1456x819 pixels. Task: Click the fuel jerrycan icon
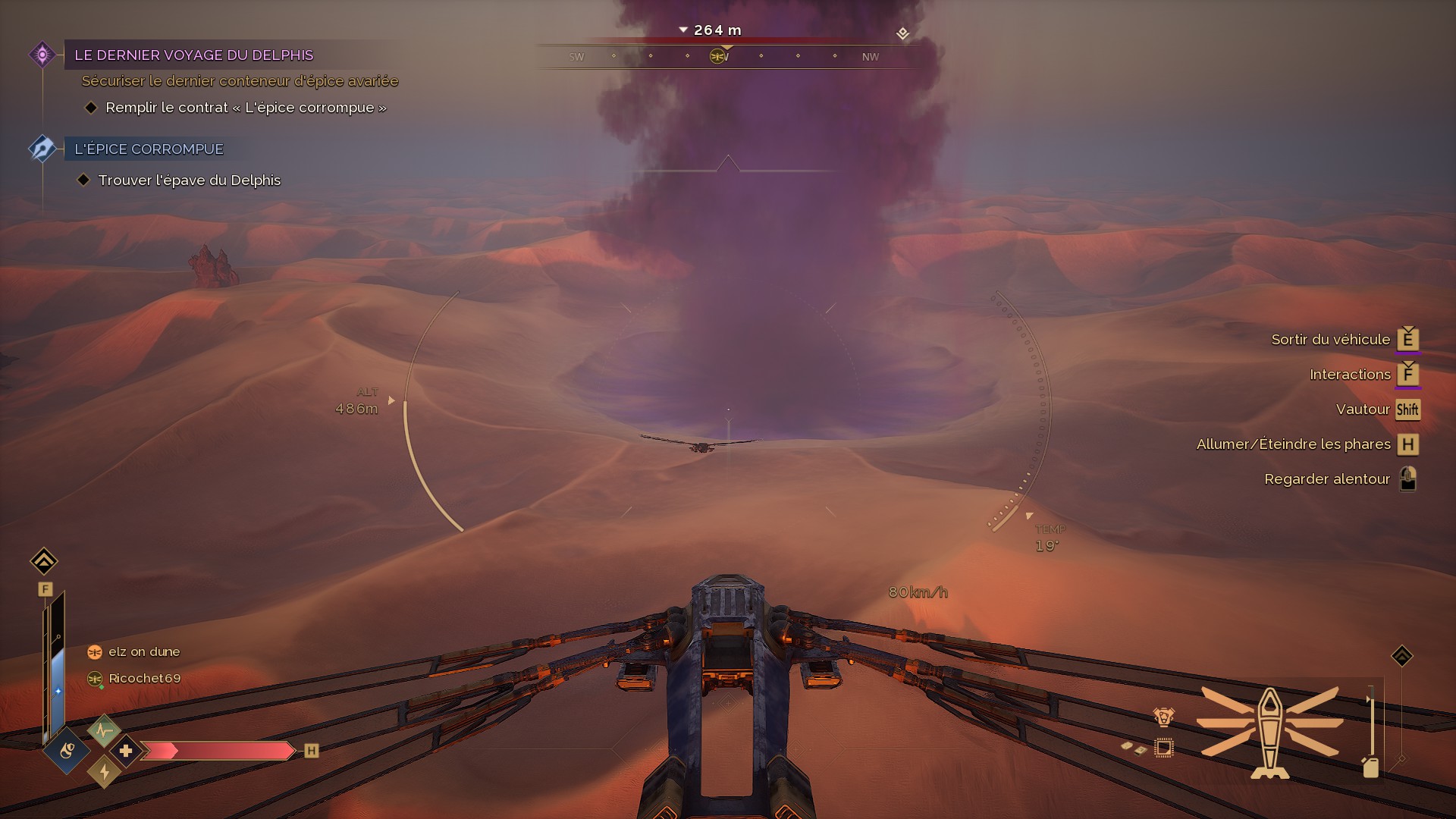tap(1370, 767)
